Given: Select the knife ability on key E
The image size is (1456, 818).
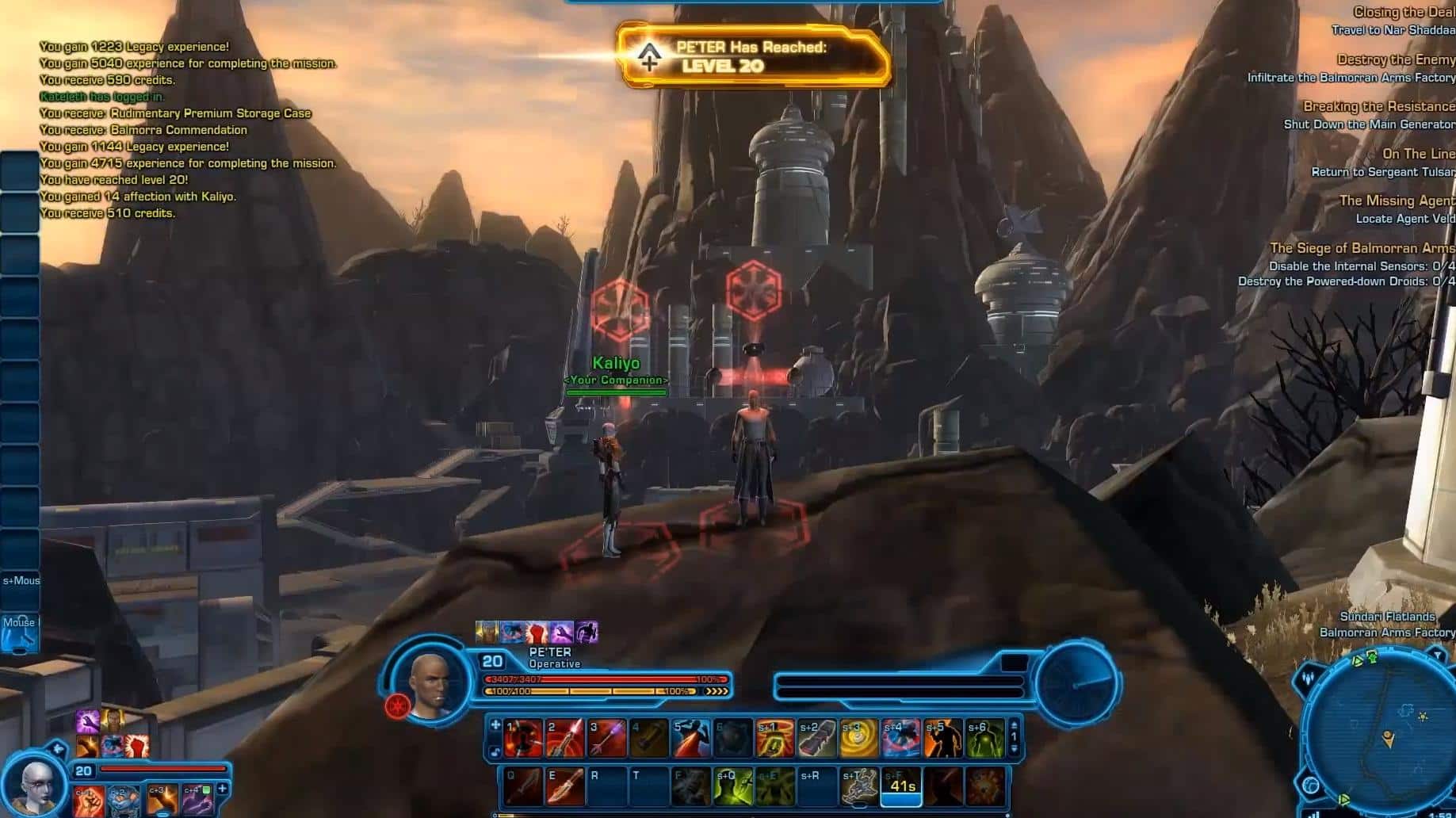Looking at the screenshot, I should click(x=565, y=786).
